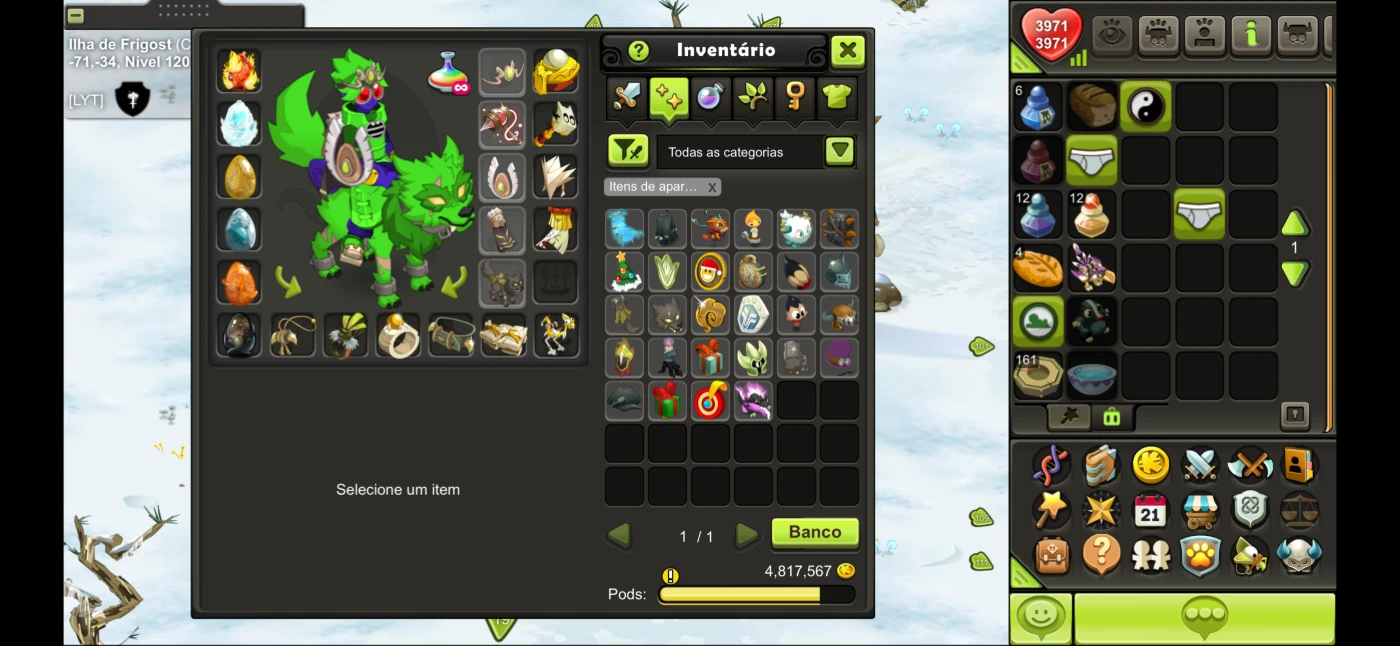Open the calendar icon in the menu
Viewport: 1400px width, 646px height.
point(1150,510)
